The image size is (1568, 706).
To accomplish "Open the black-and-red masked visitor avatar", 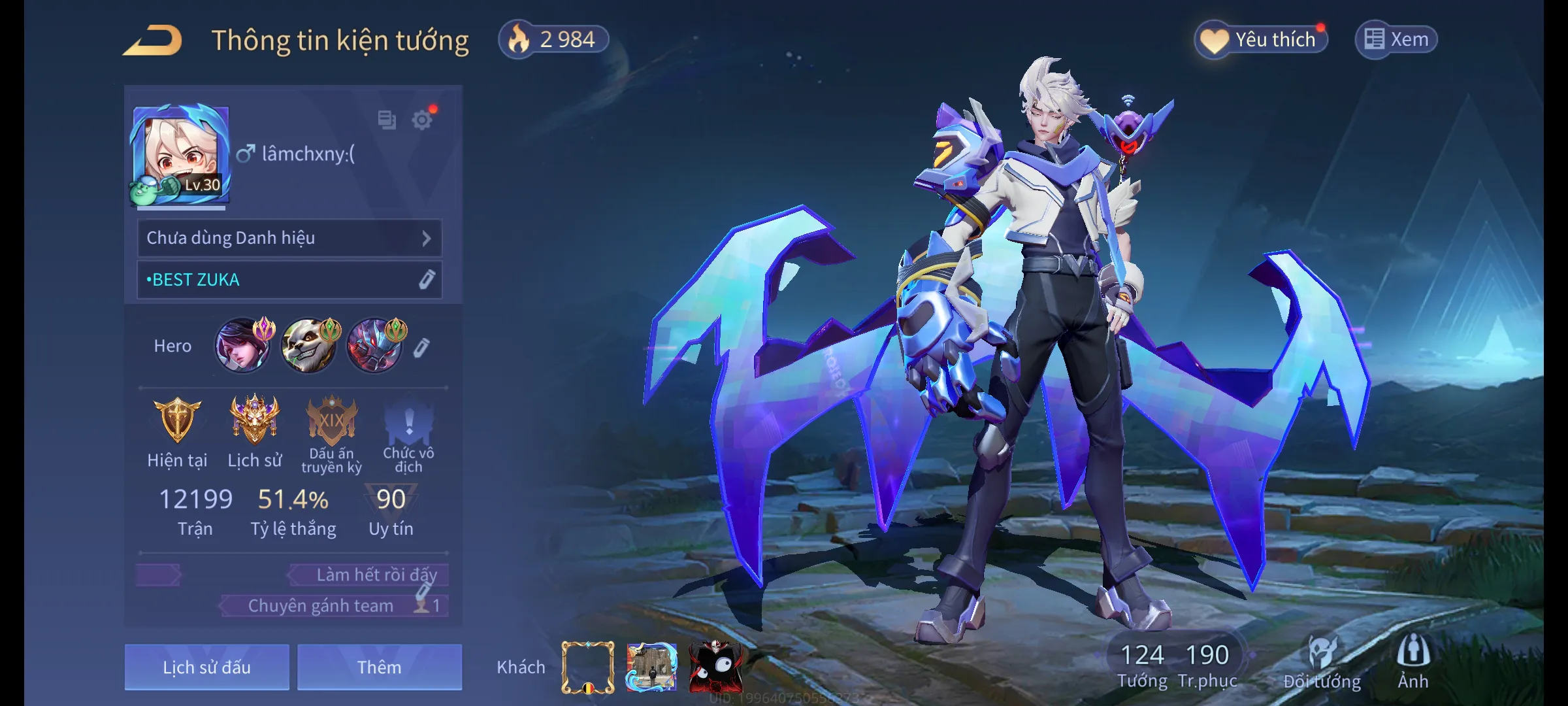I will coord(715,667).
